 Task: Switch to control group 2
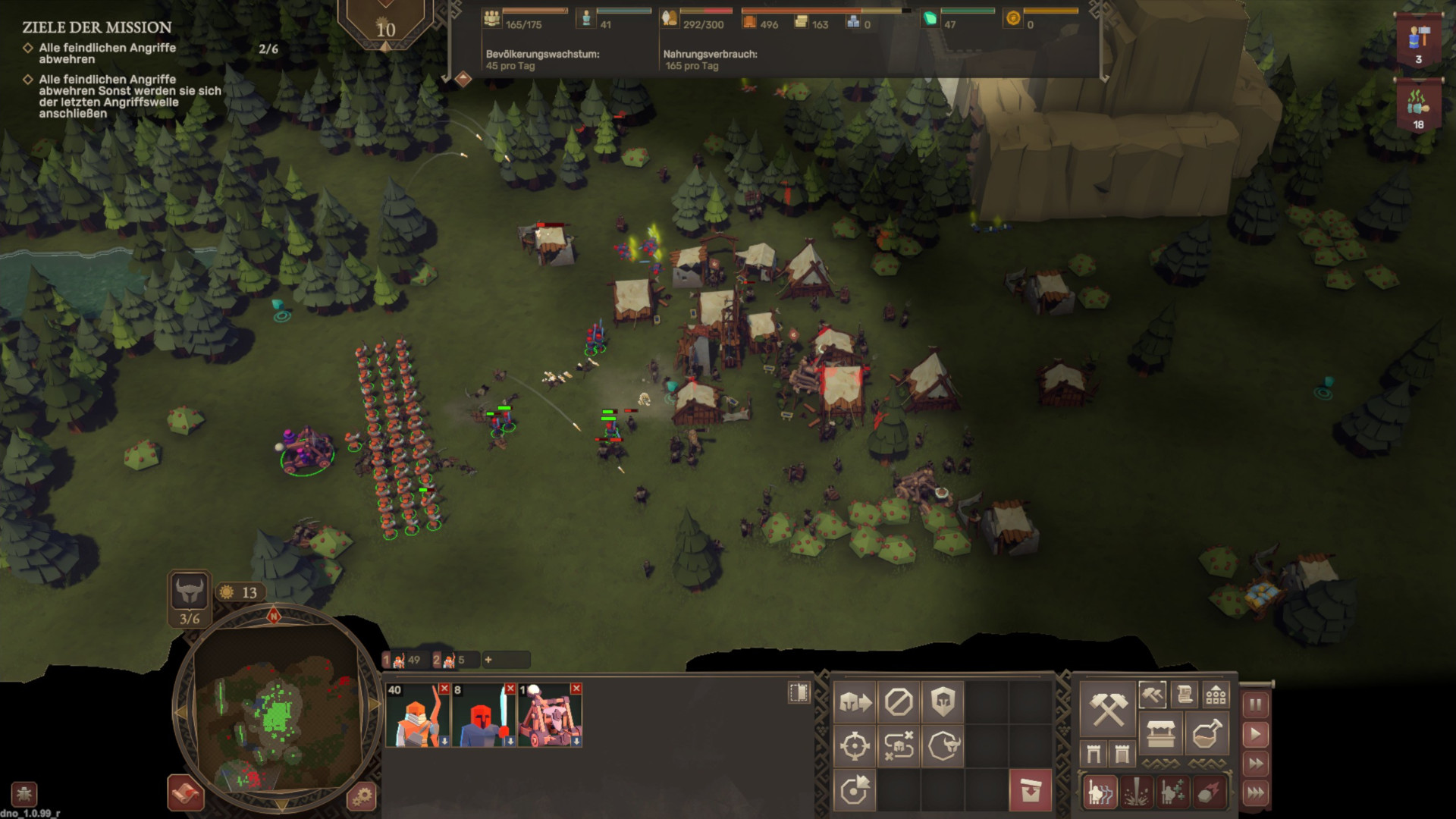click(450, 660)
